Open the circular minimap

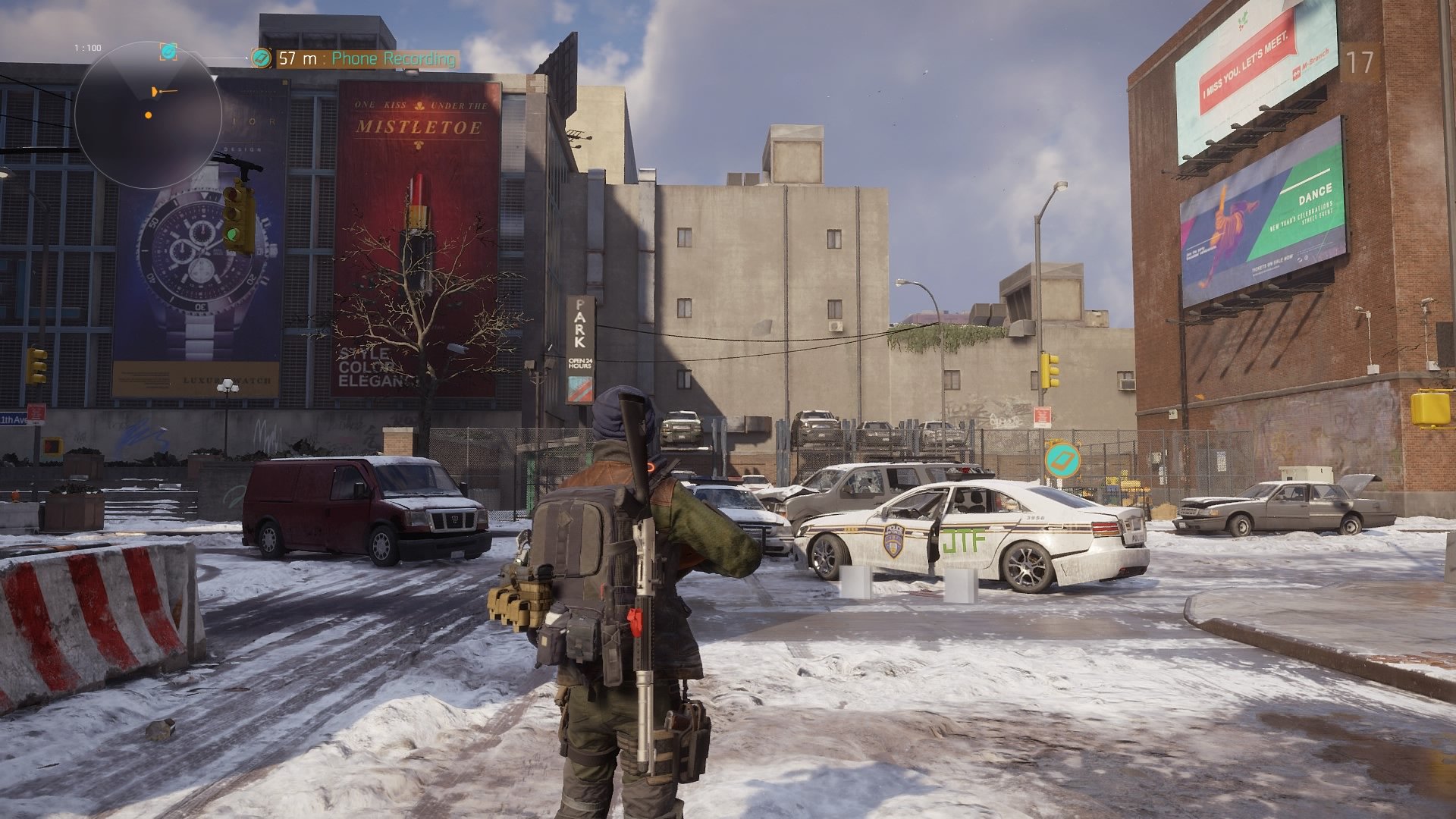[147, 115]
